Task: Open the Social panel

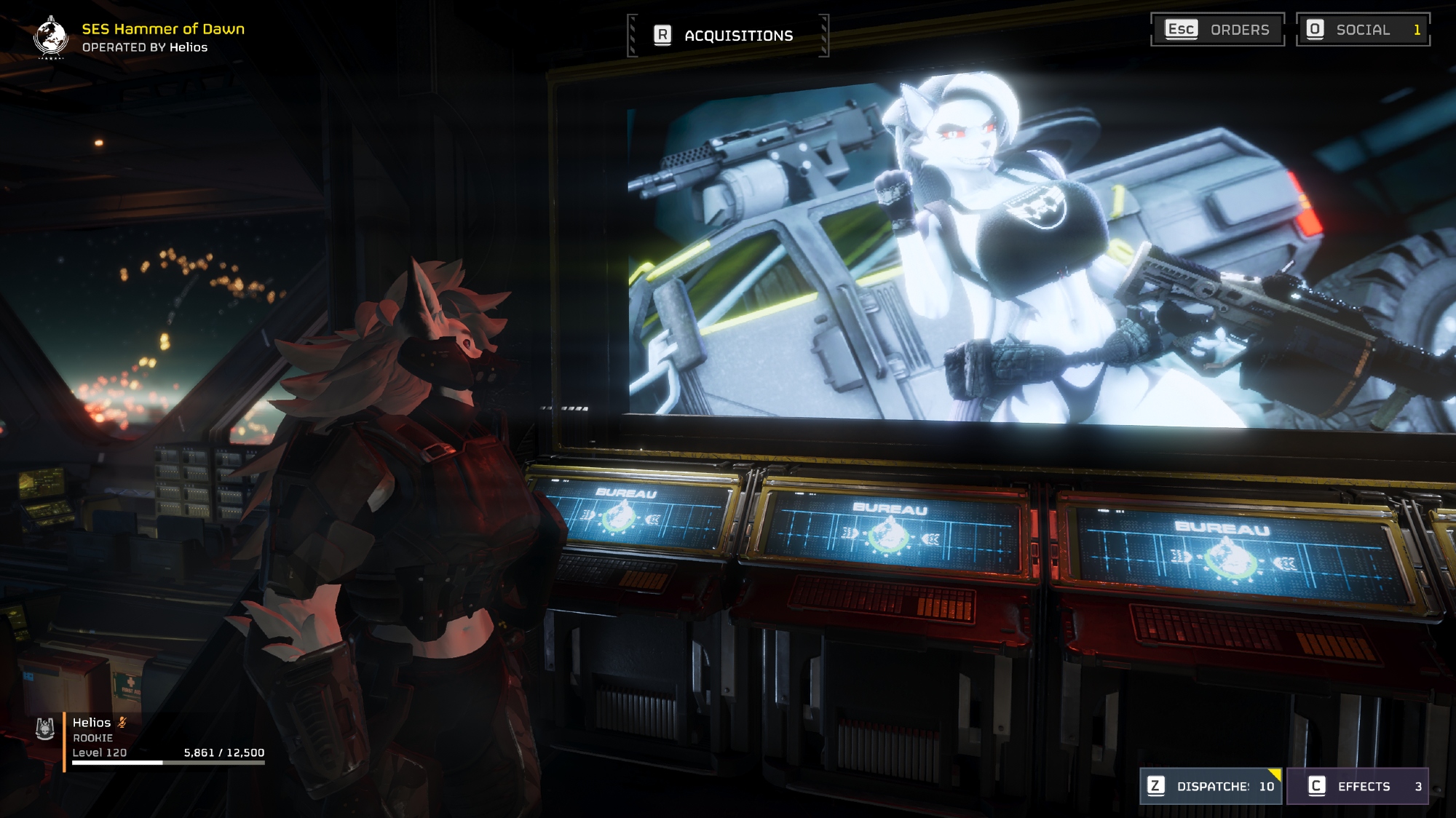Action: point(1363,30)
